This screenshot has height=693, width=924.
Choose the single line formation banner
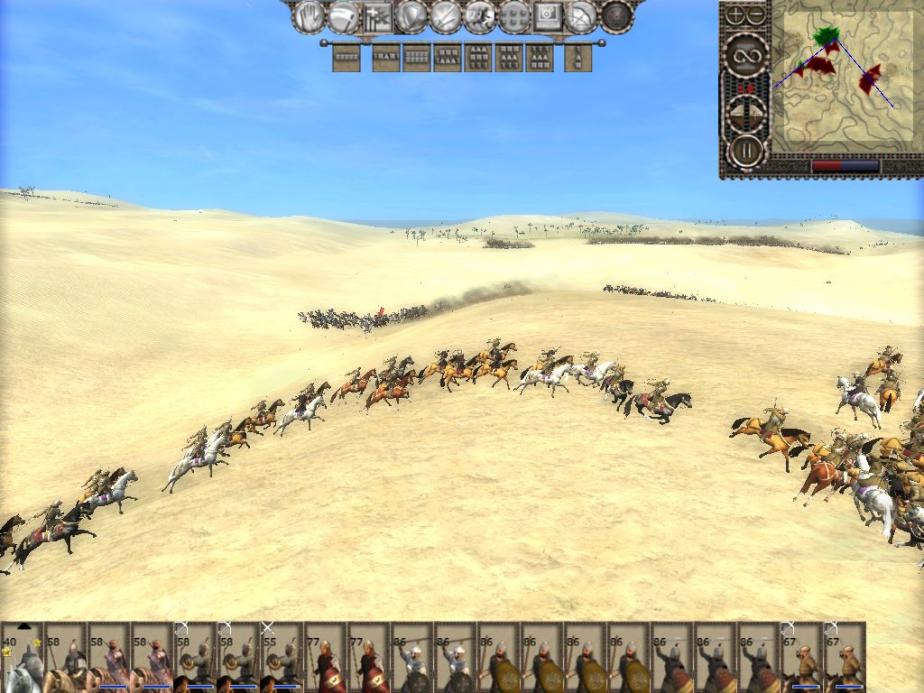click(346, 58)
